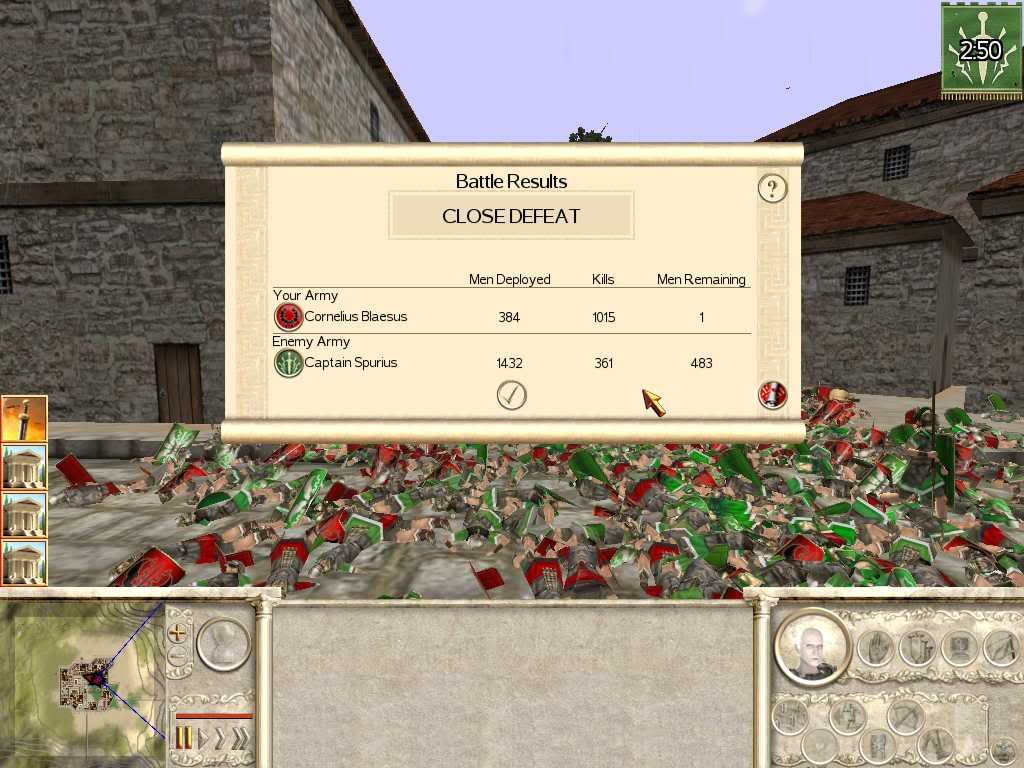
Task: Select the bald general's portrait
Action: (x=811, y=646)
